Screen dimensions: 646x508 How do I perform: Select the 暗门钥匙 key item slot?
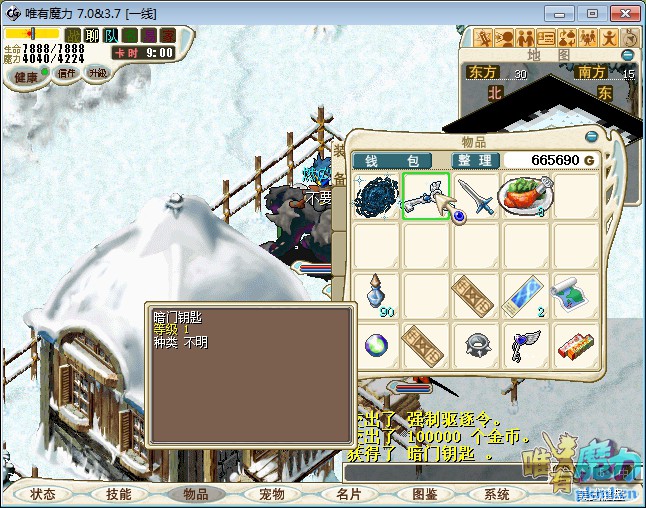426,195
